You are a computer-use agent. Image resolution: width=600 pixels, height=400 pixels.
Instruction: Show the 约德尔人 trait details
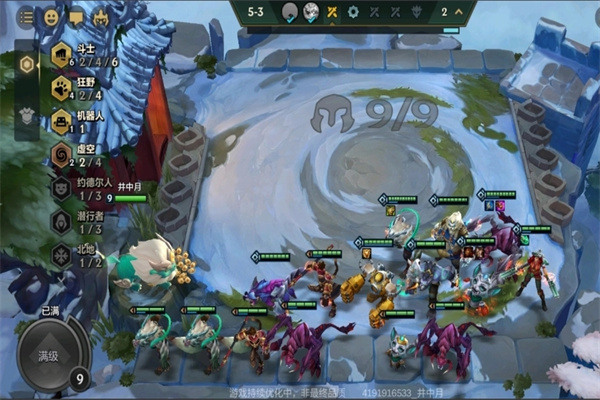click(61, 188)
